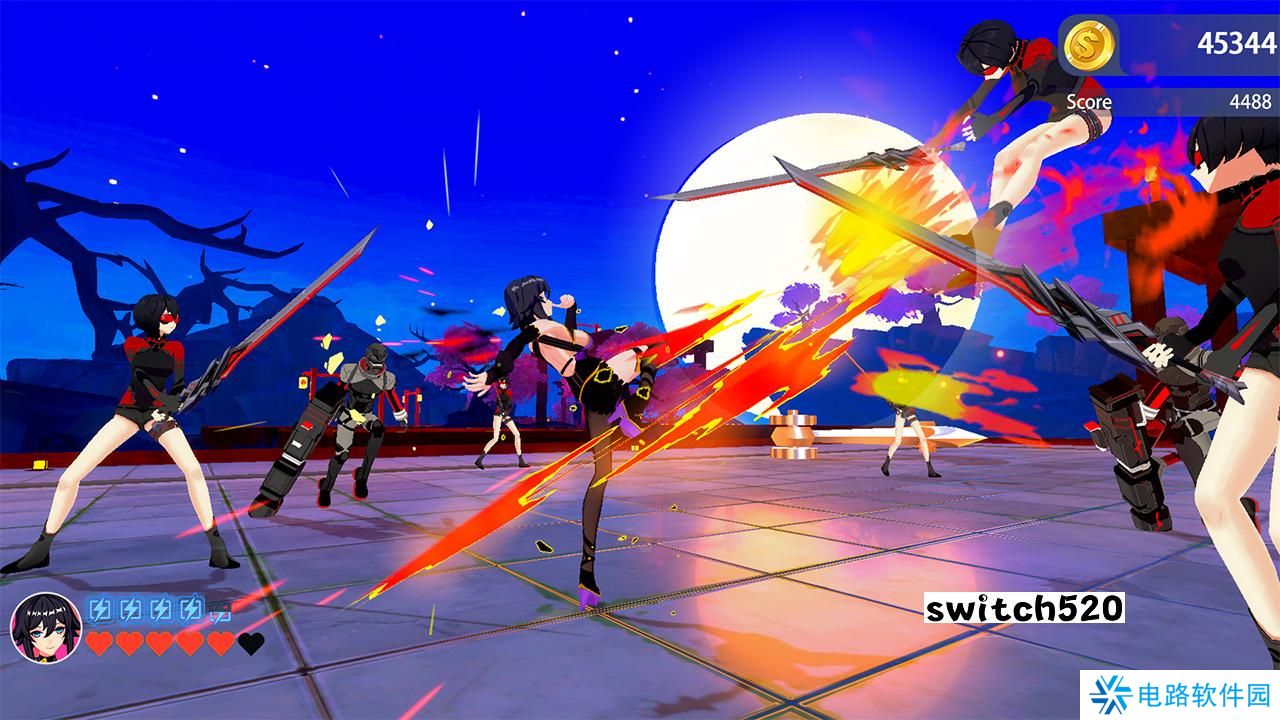The image size is (1280, 720).
Task: Click the fourth red heart icon
Action: click(x=189, y=643)
